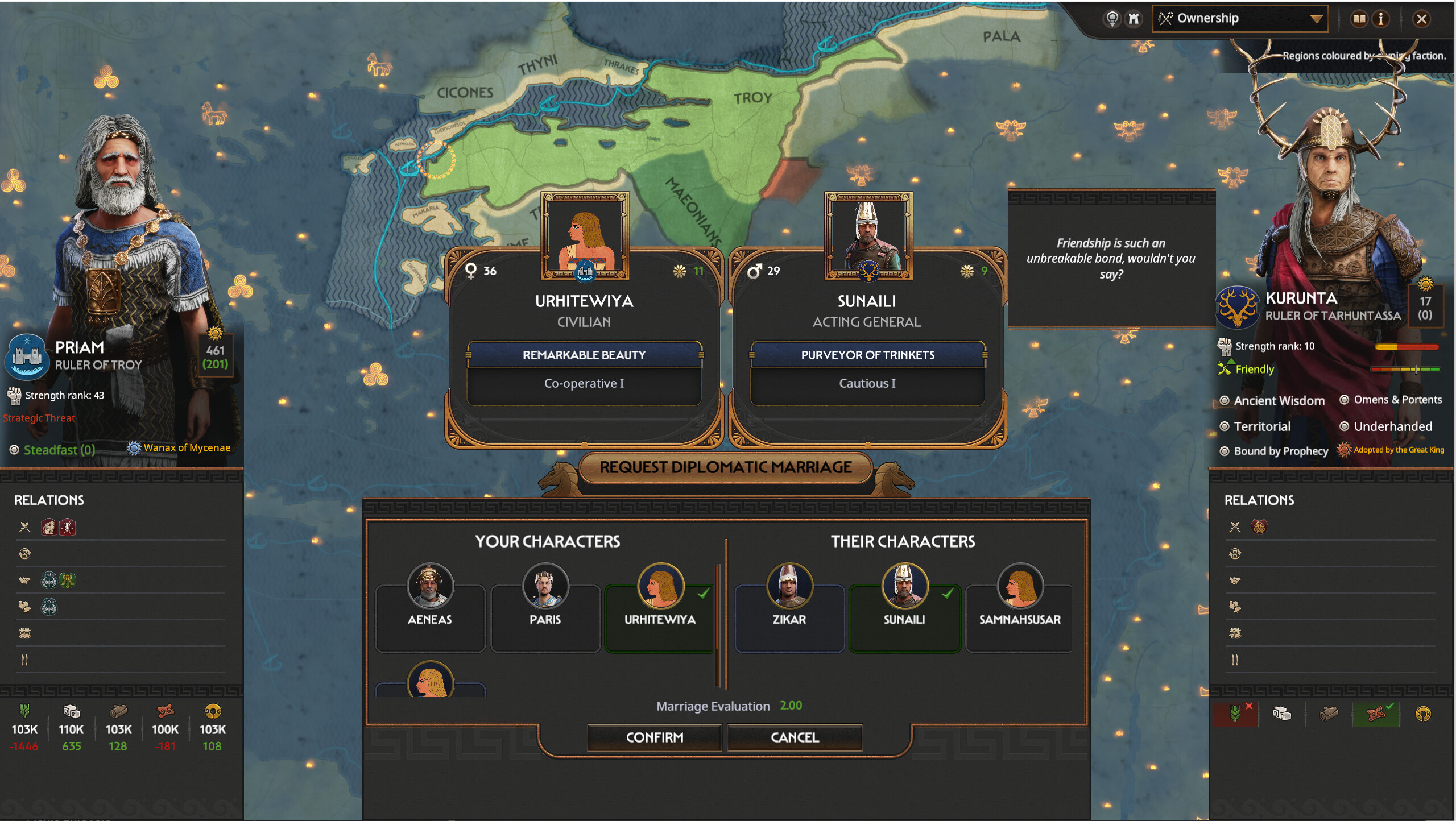The height and width of the screenshot is (821, 1456).
Task: Click the castle icon near the map mode selector
Action: (x=1134, y=18)
